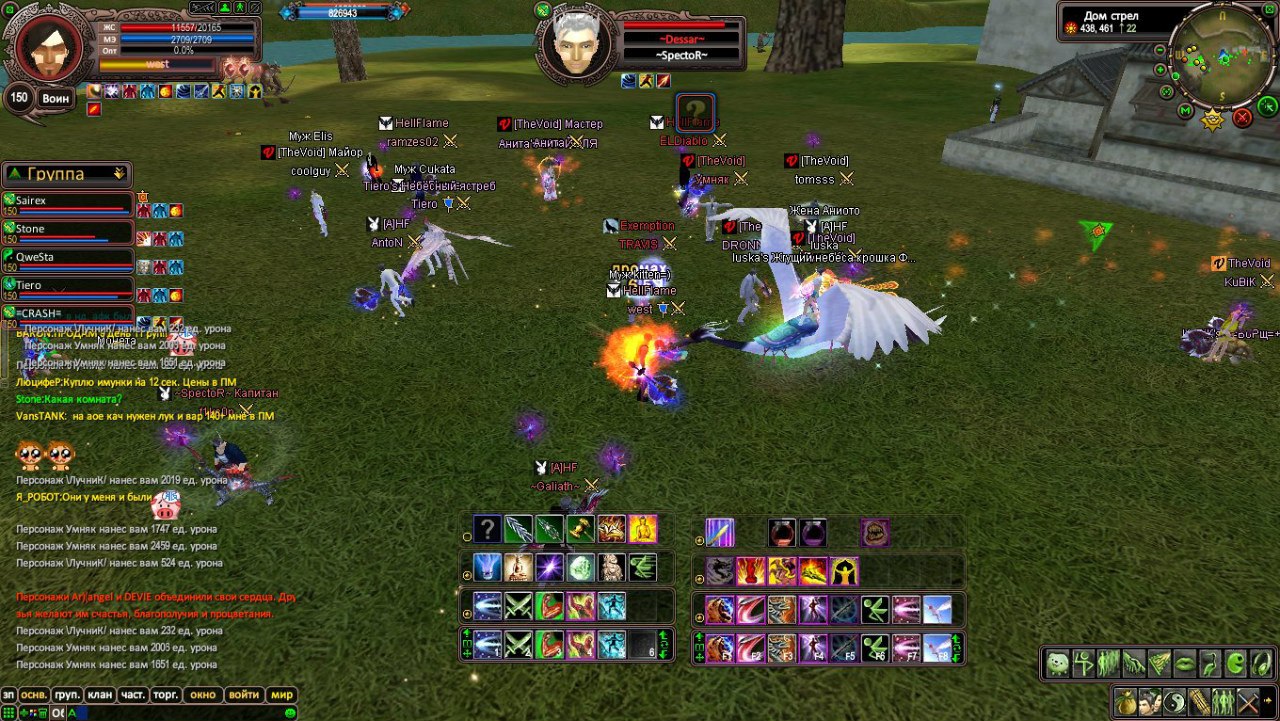The height and width of the screenshot is (721, 1280).
Task: Click the green M button beside minimap
Action: pos(1185,111)
